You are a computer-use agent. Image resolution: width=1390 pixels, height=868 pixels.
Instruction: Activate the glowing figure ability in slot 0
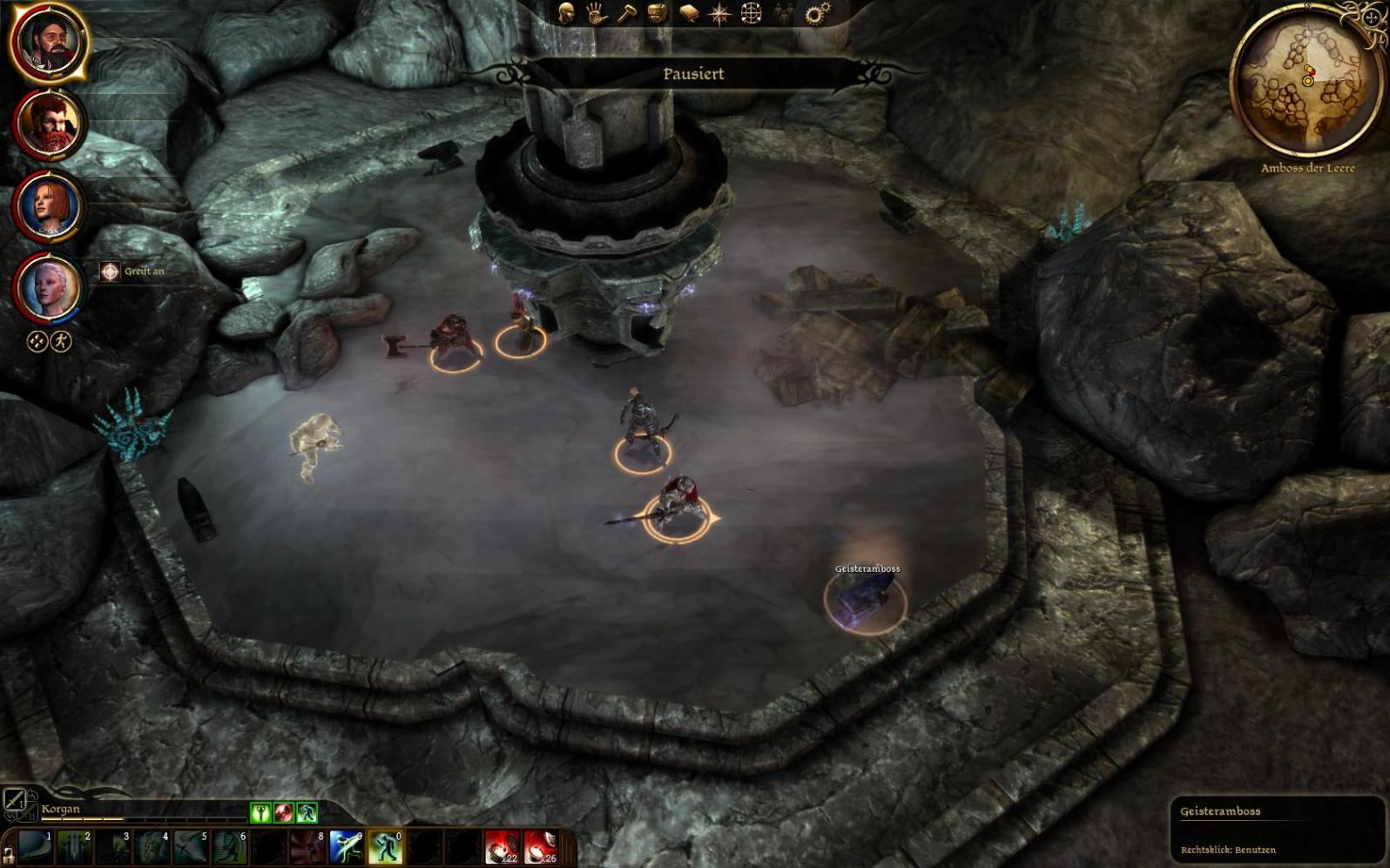[384, 847]
